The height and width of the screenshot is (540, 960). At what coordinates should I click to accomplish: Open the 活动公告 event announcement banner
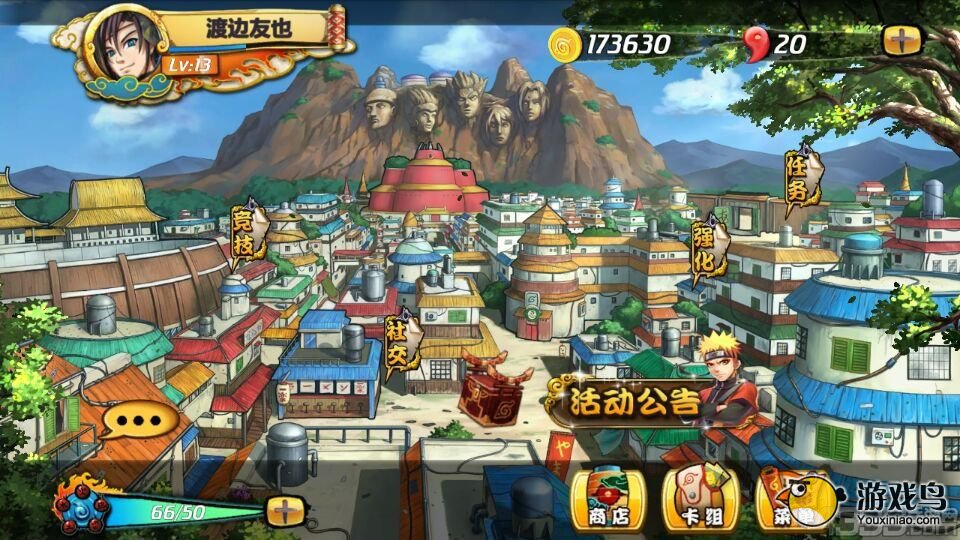coord(635,401)
